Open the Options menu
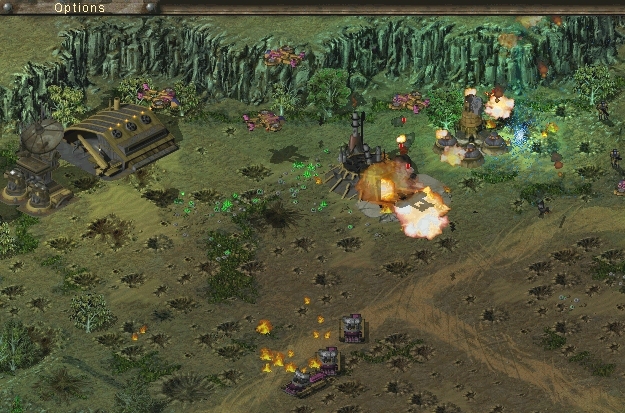625x413 pixels. pos(79,7)
